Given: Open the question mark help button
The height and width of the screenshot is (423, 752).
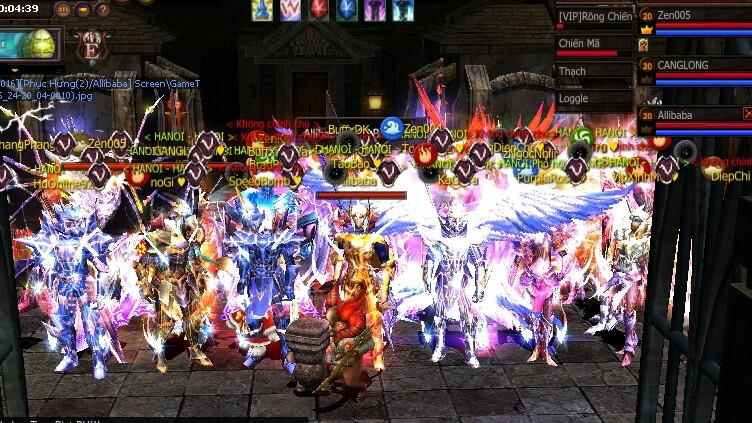Looking at the screenshot, I should point(103,10).
